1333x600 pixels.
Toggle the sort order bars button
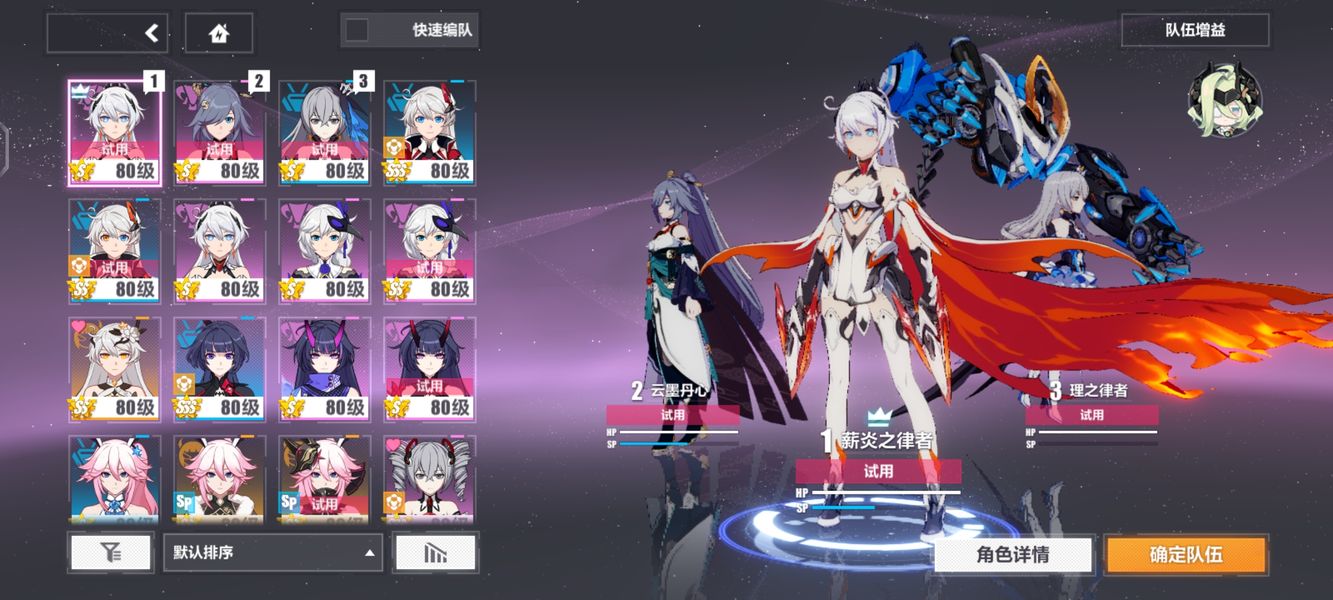(435, 552)
